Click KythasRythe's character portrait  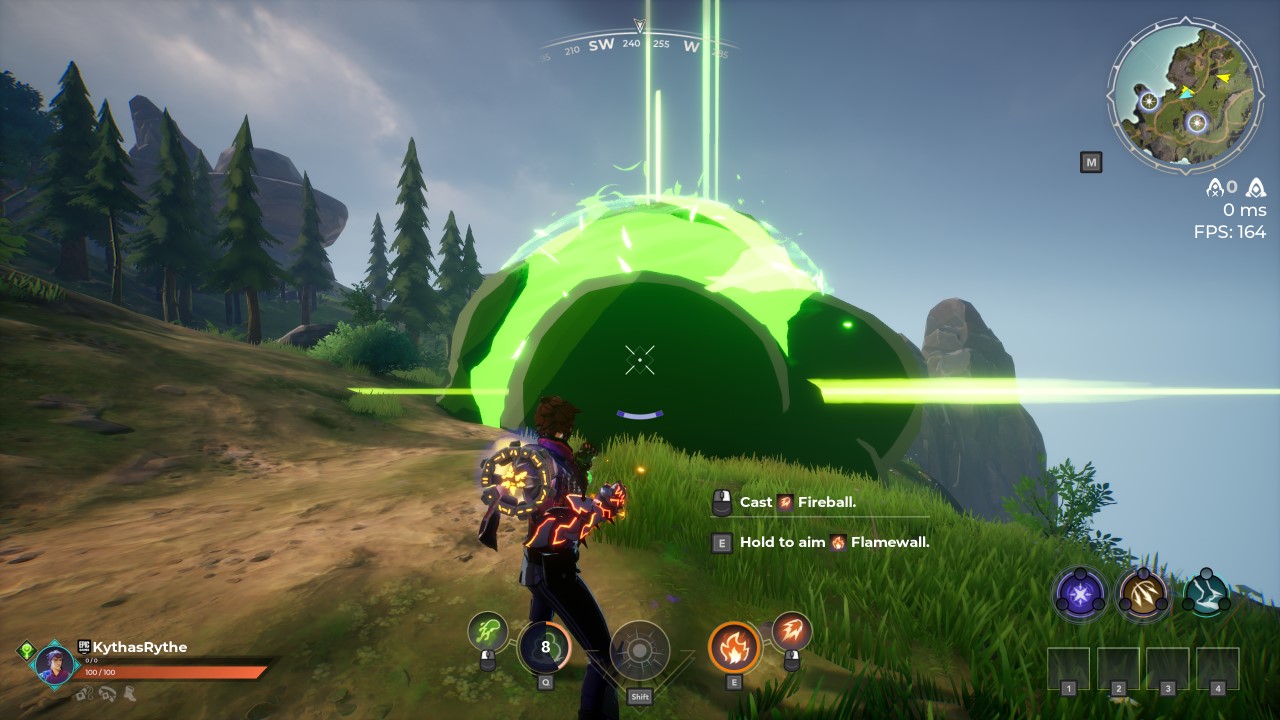pyautogui.click(x=54, y=663)
